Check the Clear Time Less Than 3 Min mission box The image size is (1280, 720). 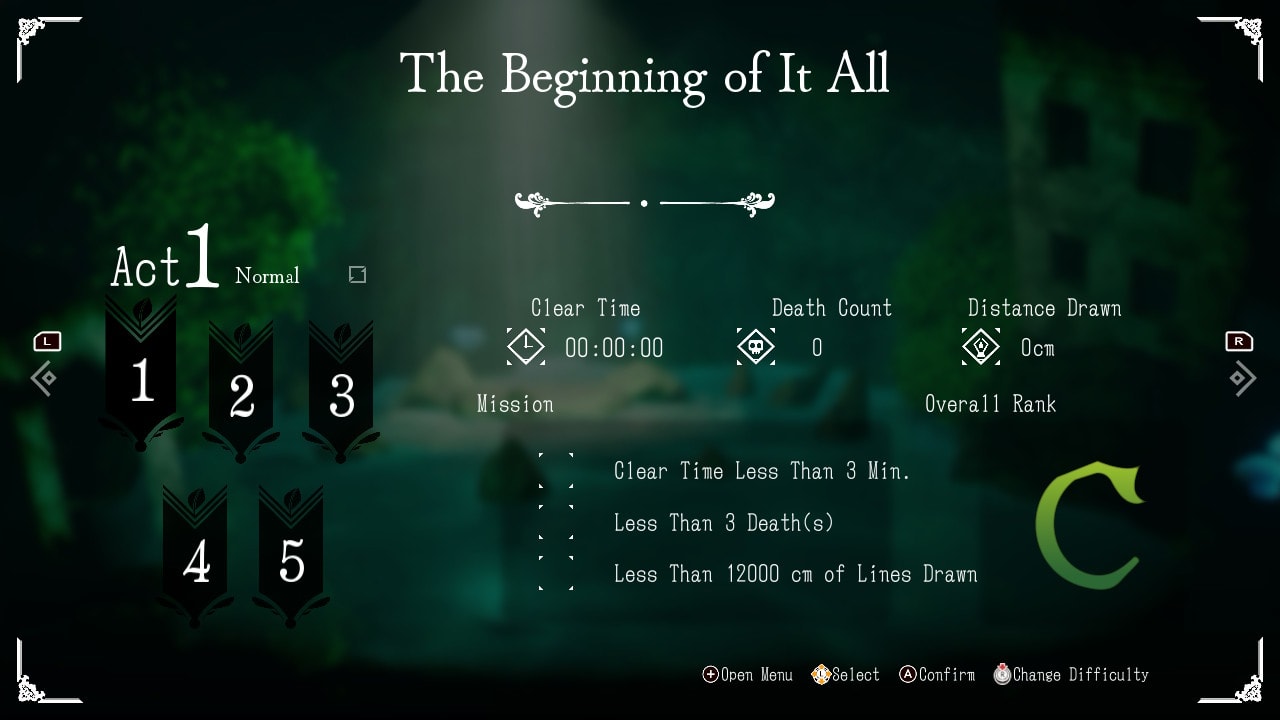(557, 471)
